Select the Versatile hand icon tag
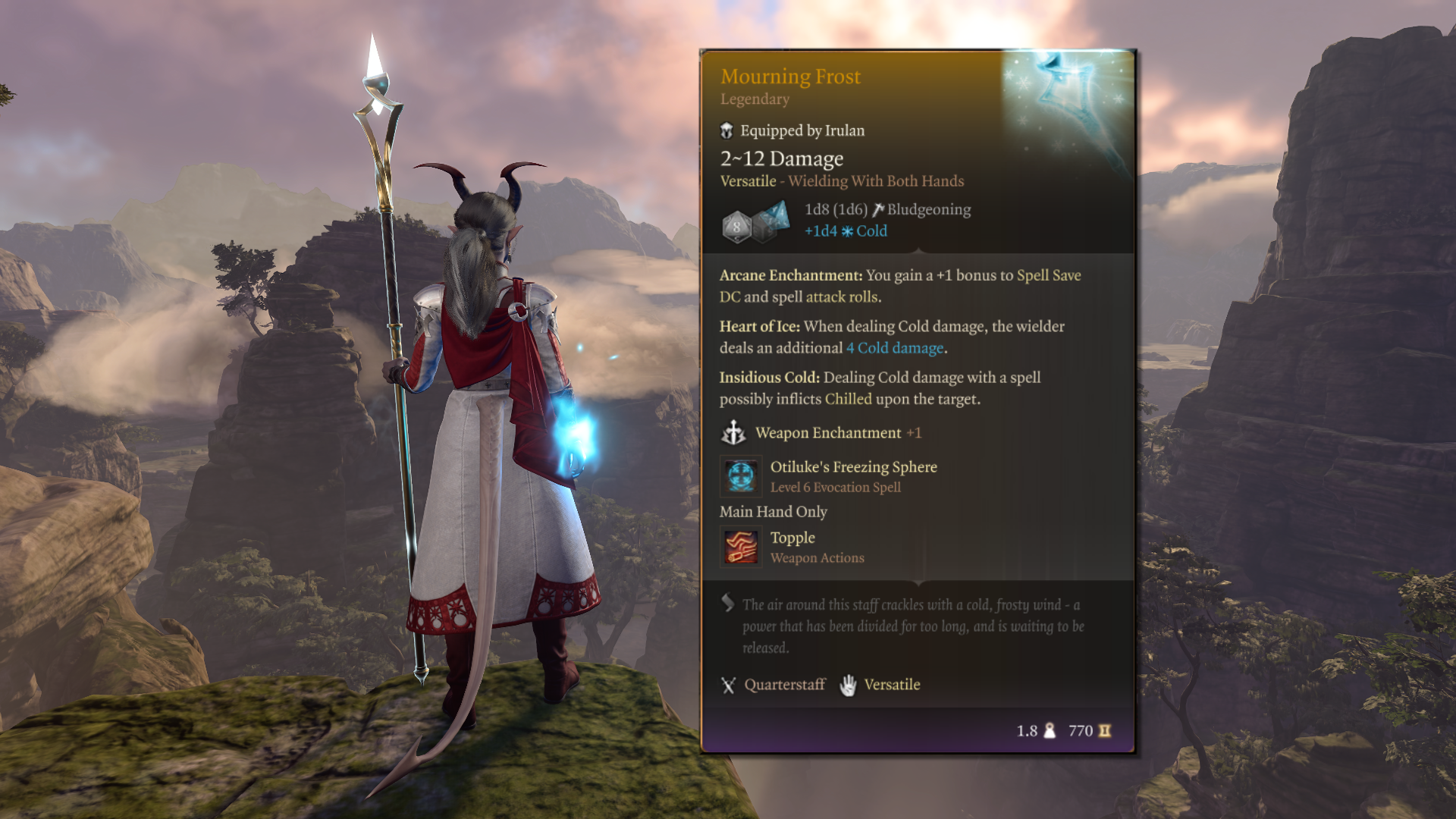 click(848, 685)
